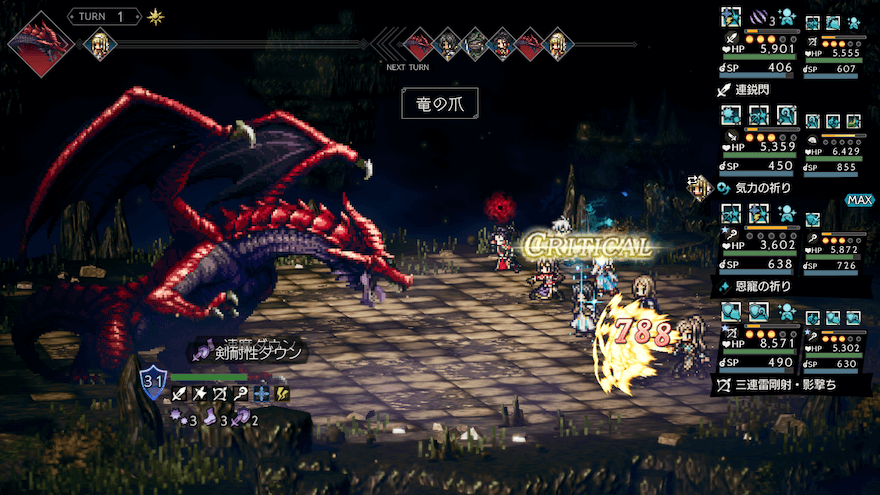Choose the 気力の祈り skill label
The height and width of the screenshot is (495, 880).
tap(764, 187)
